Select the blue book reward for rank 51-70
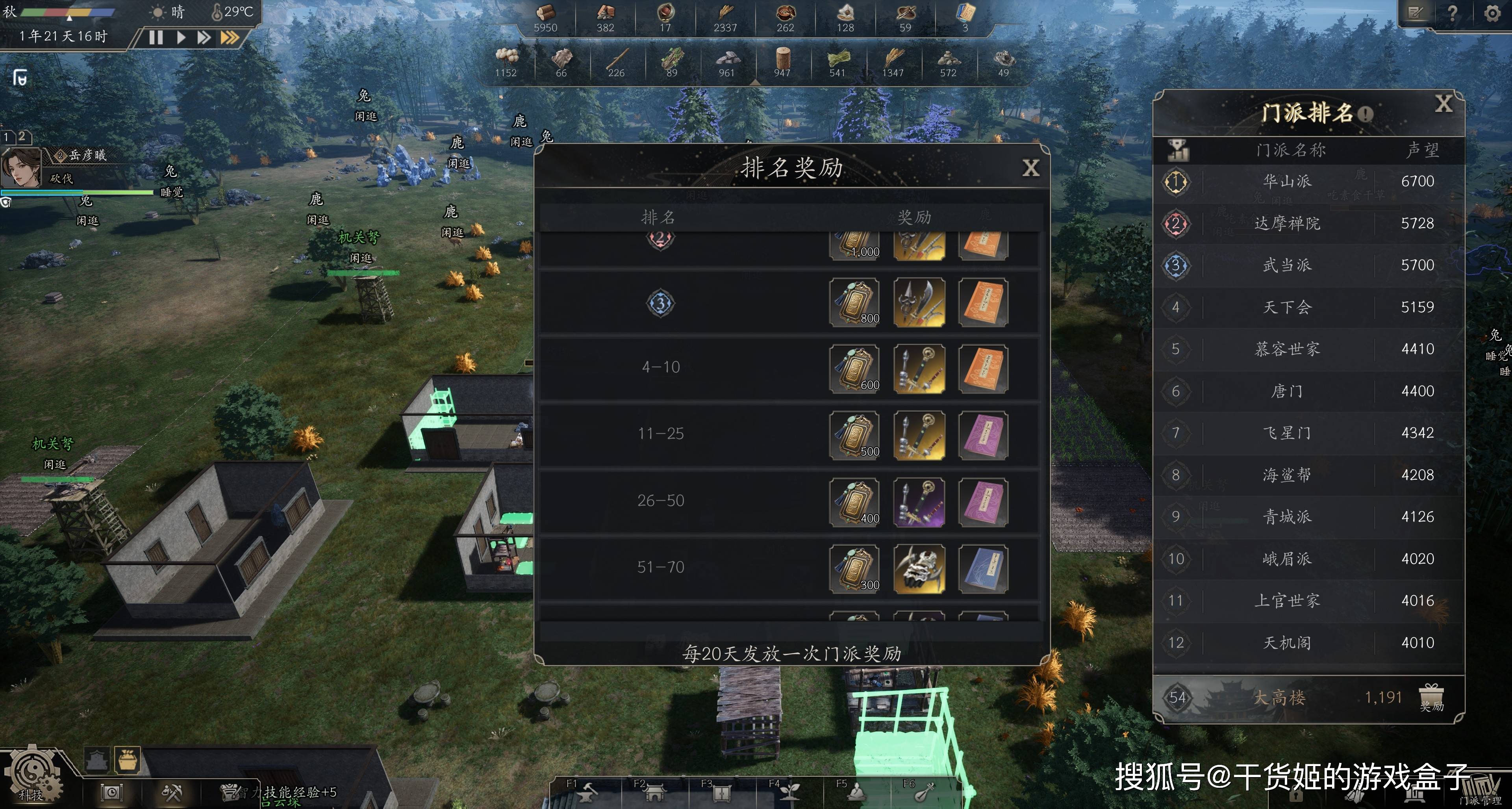The image size is (1512, 809). pos(983,568)
